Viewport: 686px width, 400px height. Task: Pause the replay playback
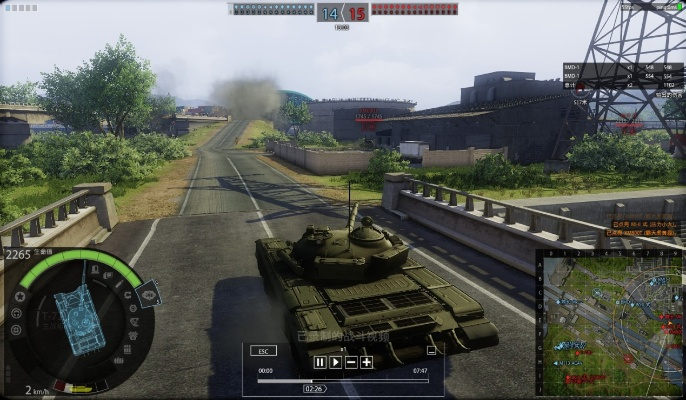tap(320, 362)
